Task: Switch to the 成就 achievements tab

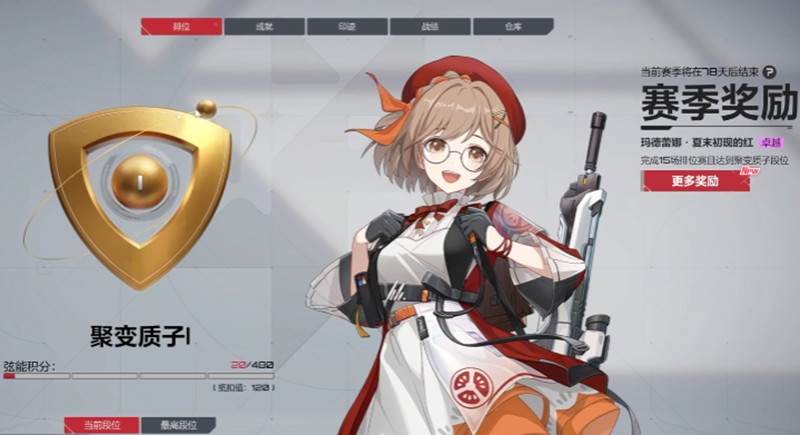Action: point(264,26)
